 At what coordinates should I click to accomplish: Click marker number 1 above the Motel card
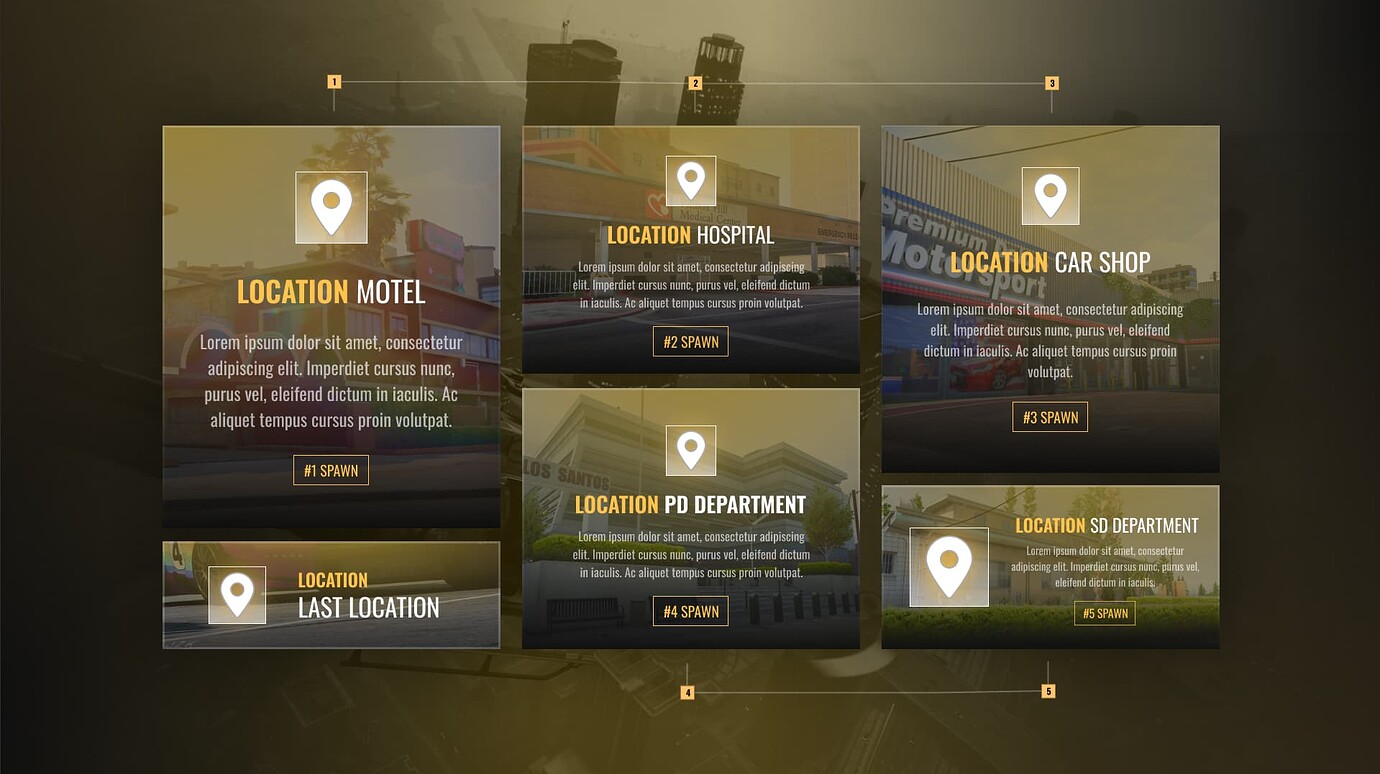click(333, 82)
